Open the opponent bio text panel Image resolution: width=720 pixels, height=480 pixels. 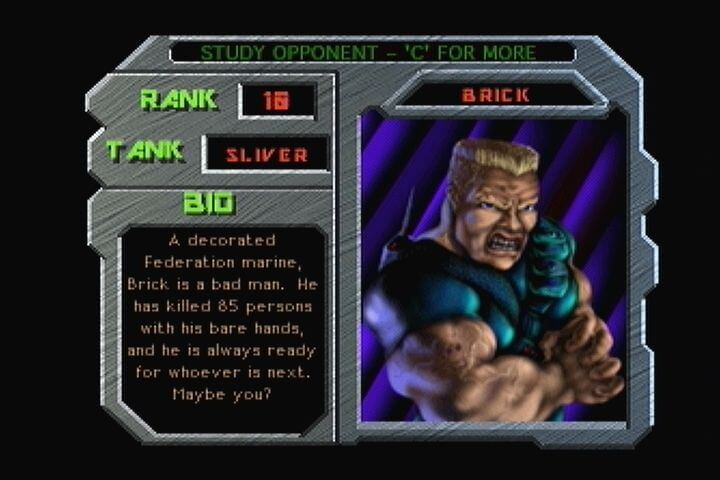tap(222, 320)
